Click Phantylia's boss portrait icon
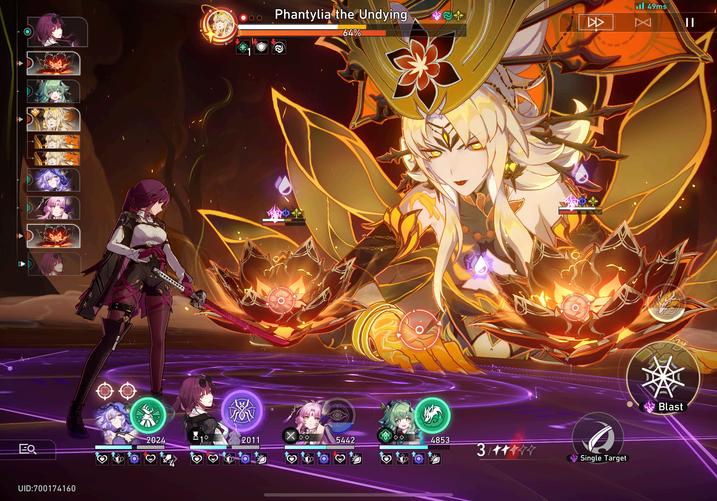This screenshot has width=717, height=501. click(218, 23)
